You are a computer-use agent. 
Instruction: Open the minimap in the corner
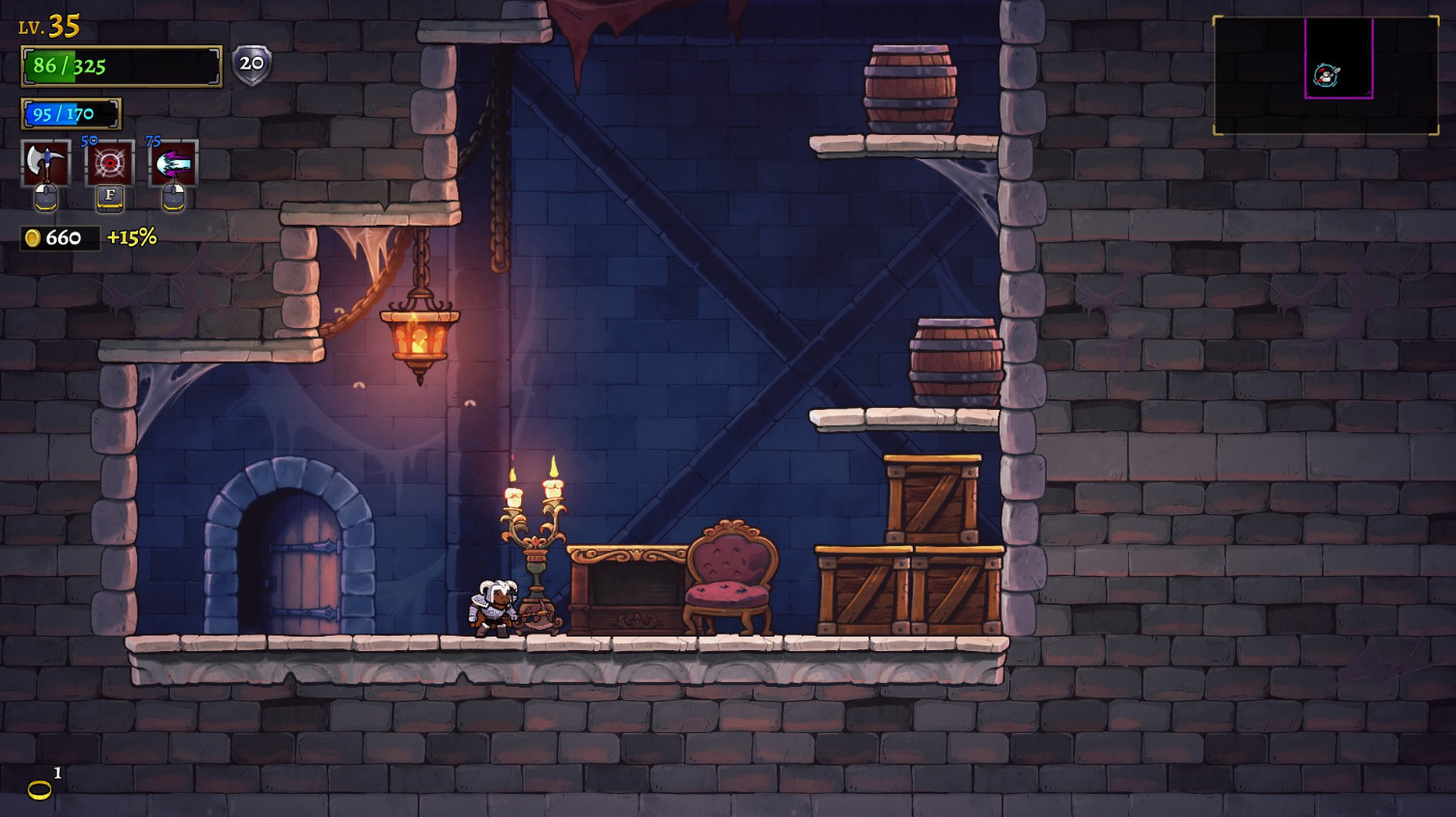[x=1325, y=75]
